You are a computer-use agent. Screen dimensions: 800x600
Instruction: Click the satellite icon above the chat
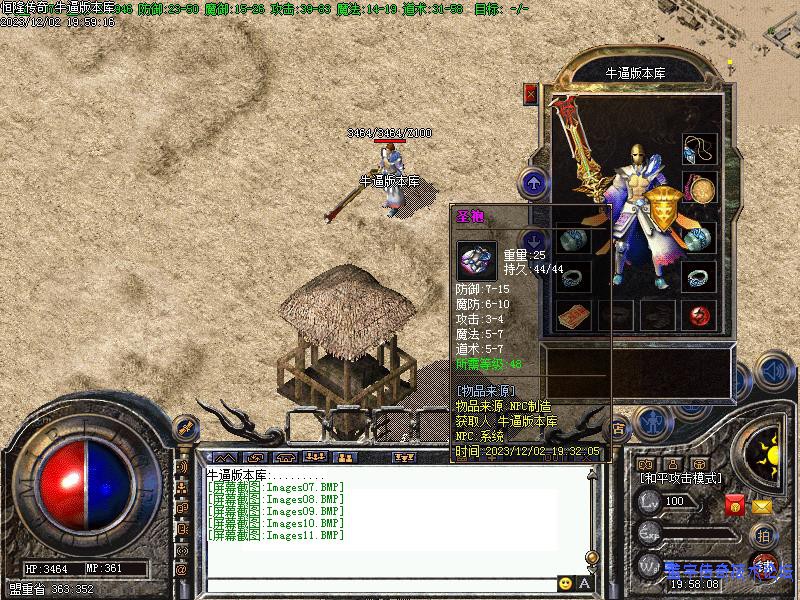pyautogui.click(x=184, y=429)
